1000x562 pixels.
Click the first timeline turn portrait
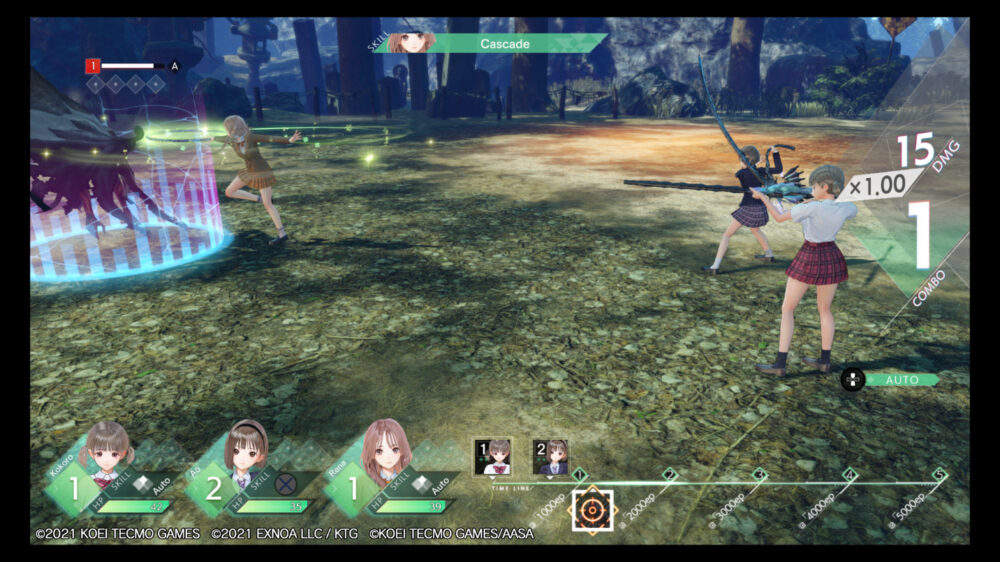coord(492,456)
